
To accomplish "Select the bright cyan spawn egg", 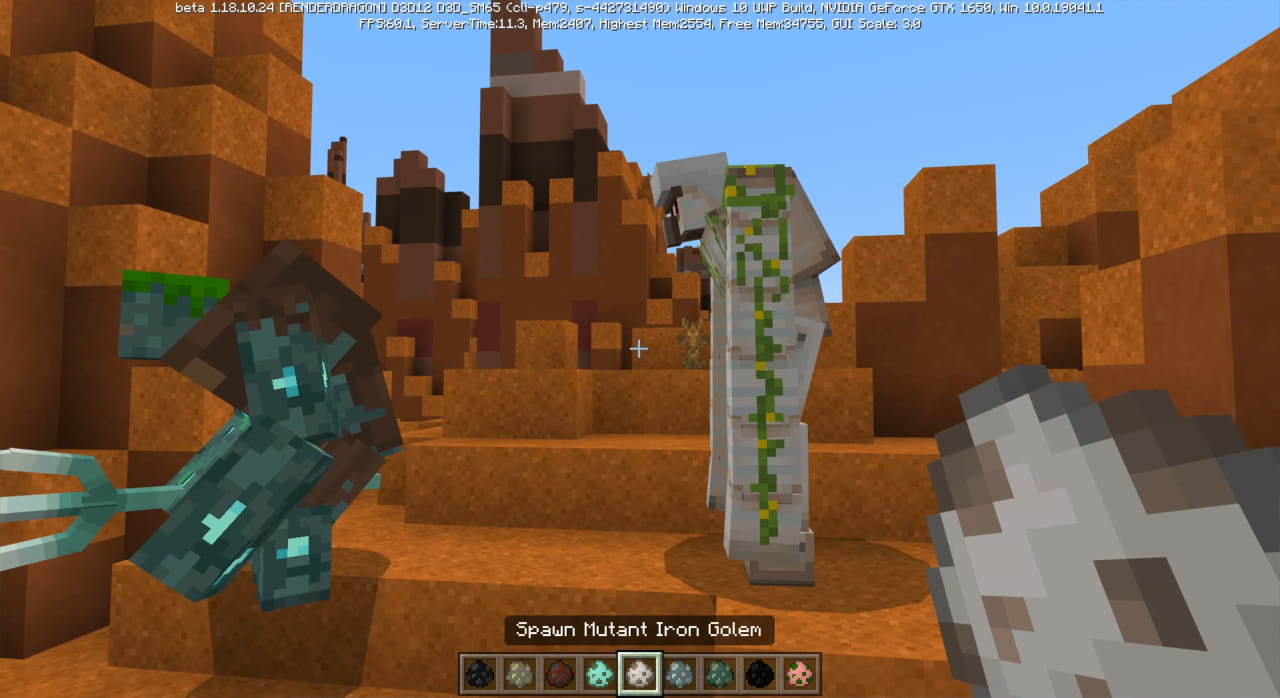I will pyautogui.click(x=599, y=673).
